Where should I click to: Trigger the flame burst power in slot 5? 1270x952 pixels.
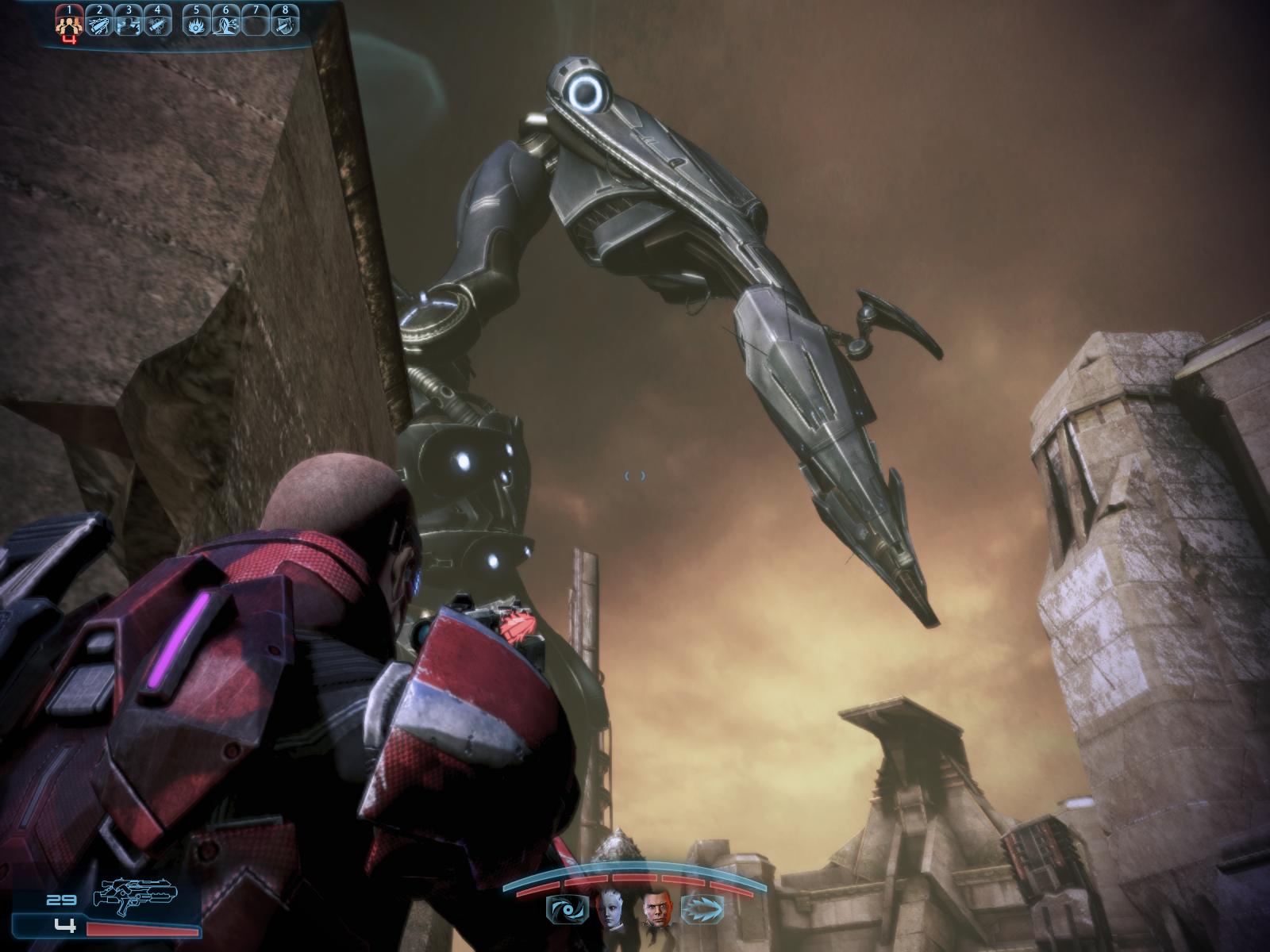click(196, 22)
